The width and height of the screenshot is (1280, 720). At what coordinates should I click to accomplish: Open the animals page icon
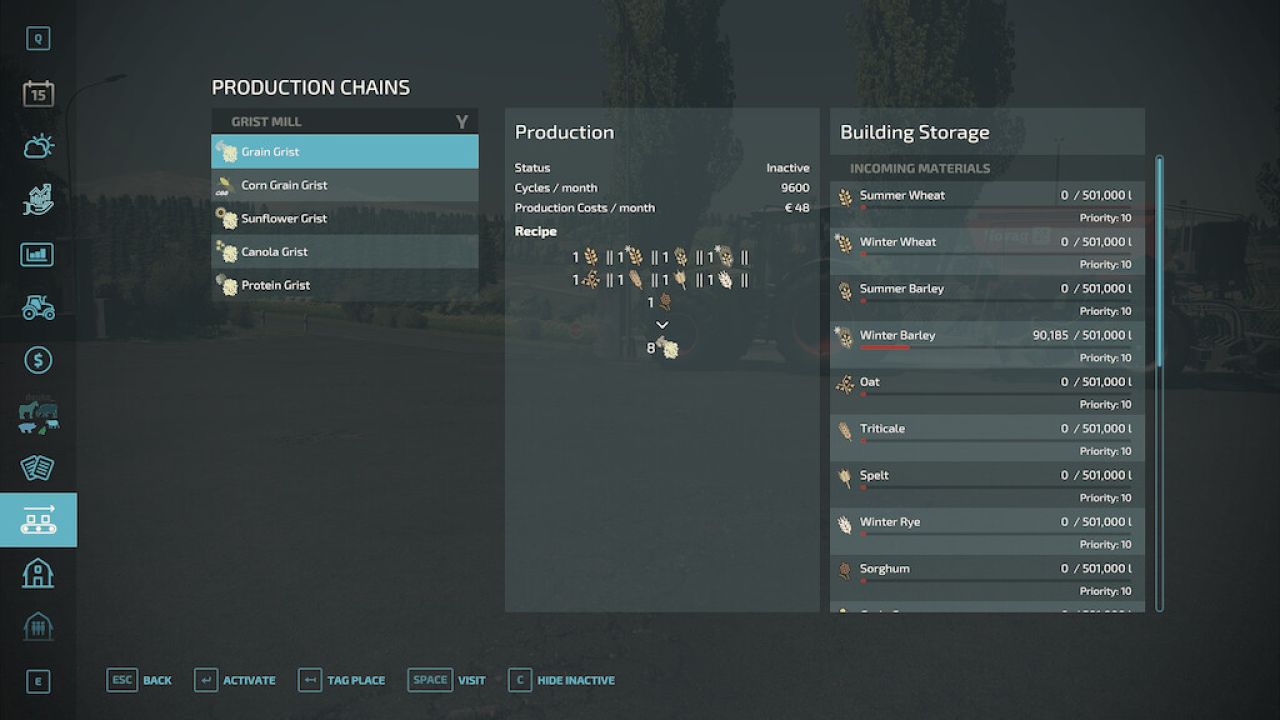(x=38, y=414)
